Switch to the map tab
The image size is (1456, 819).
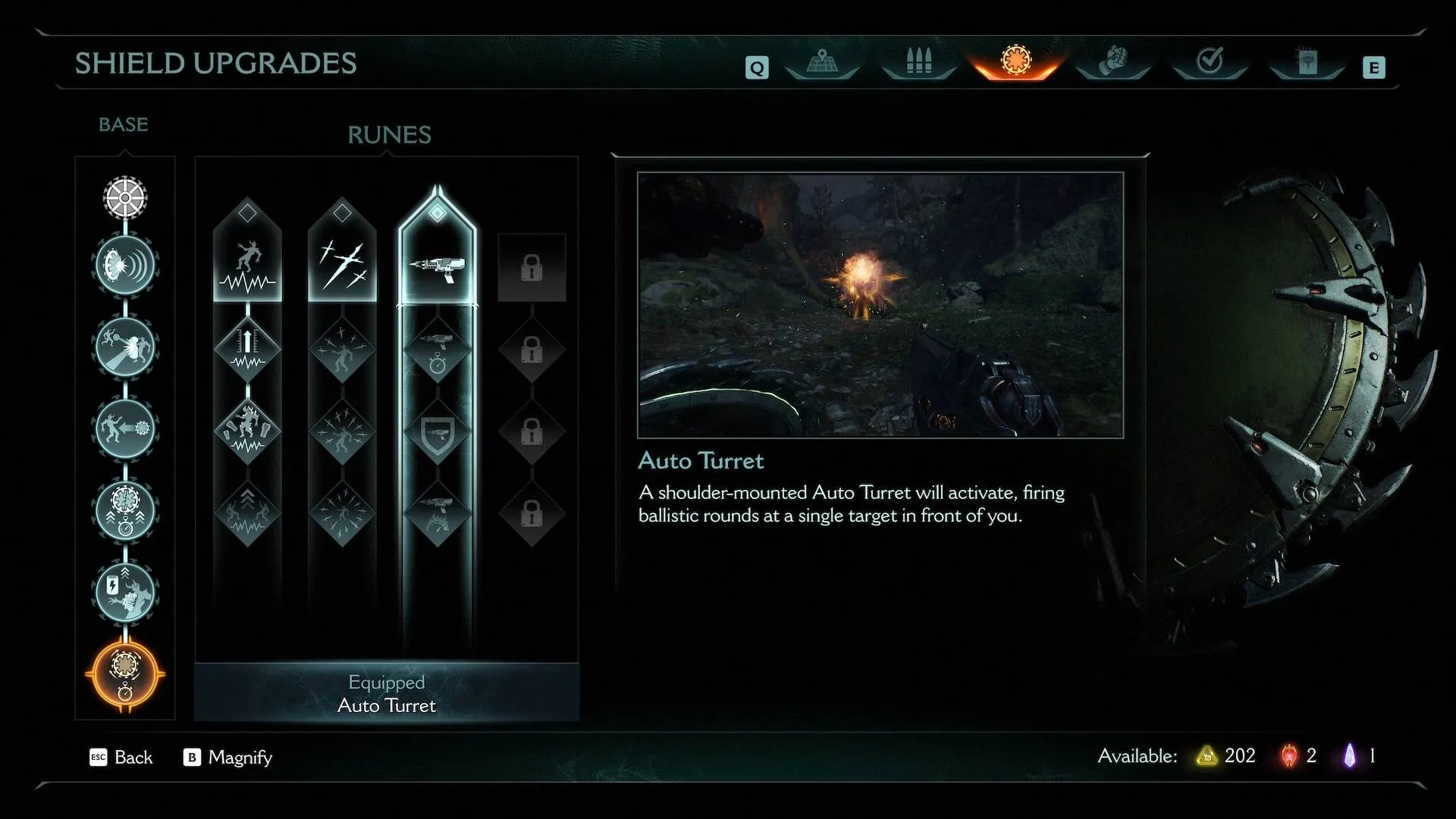pos(822,62)
